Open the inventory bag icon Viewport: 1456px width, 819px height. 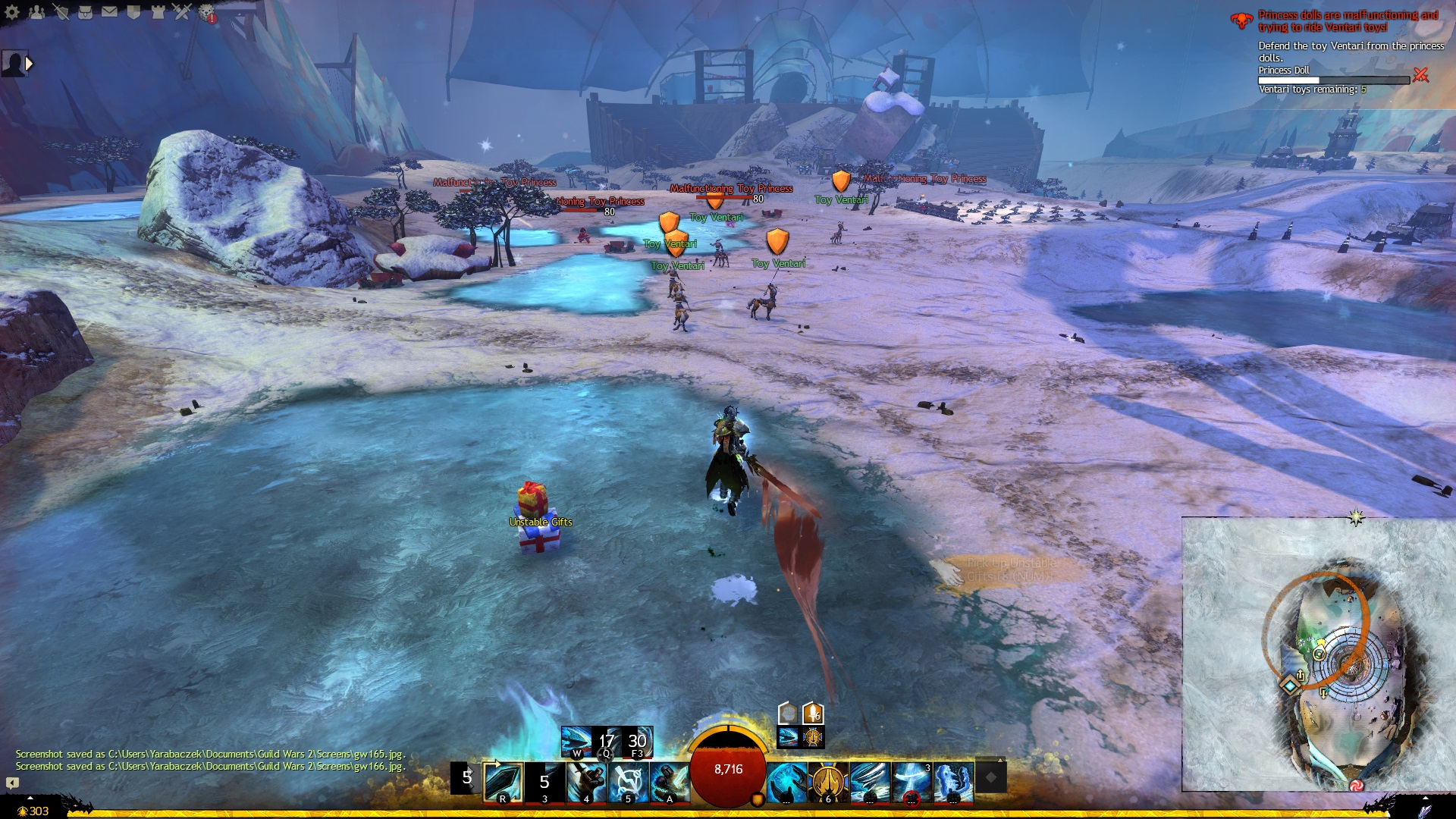(x=86, y=12)
